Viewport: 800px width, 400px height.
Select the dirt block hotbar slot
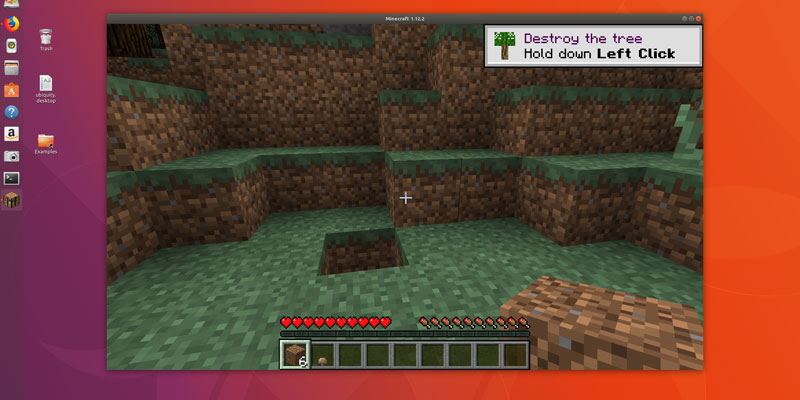tap(293, 355)
